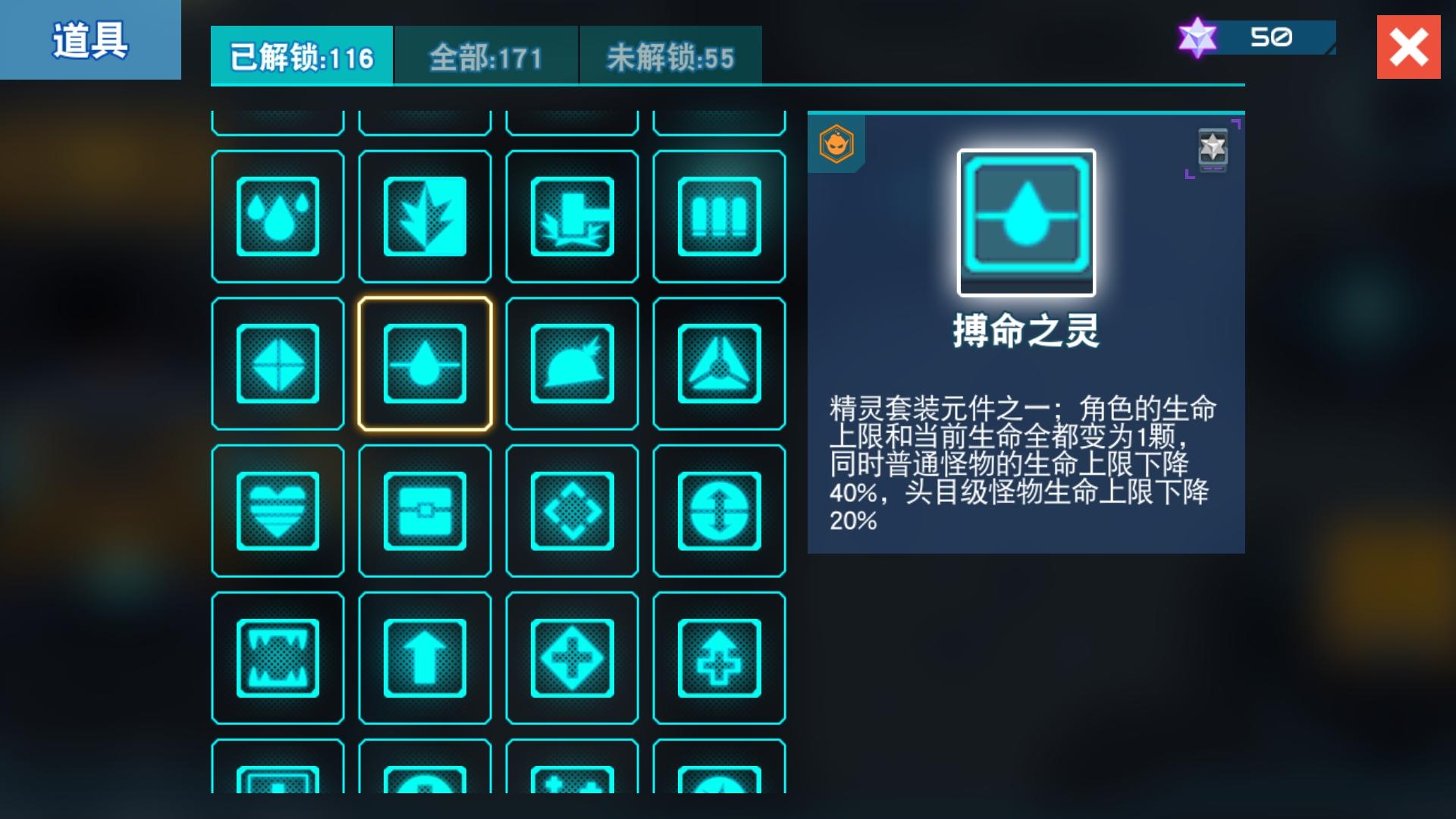Select the striped heart item icon
Image resolution: width=1456 pixels, height=819 pixels.
pyautogui.click(x=277, y=510)
